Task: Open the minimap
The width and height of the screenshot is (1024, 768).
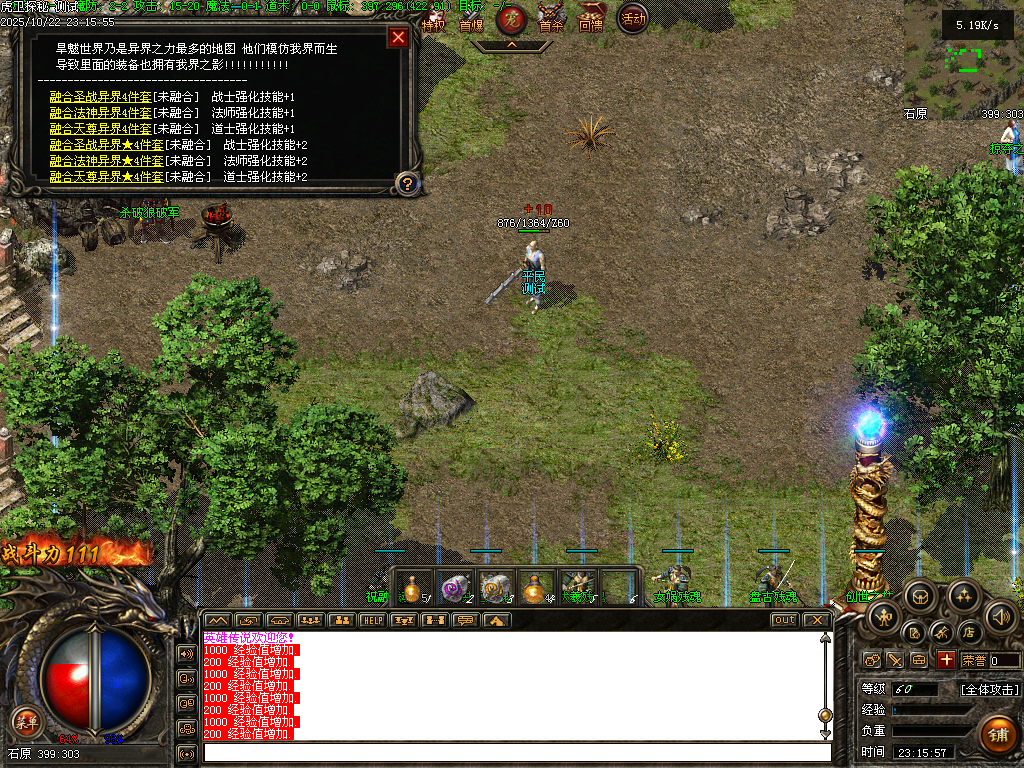Action: [x=964, y=60]
